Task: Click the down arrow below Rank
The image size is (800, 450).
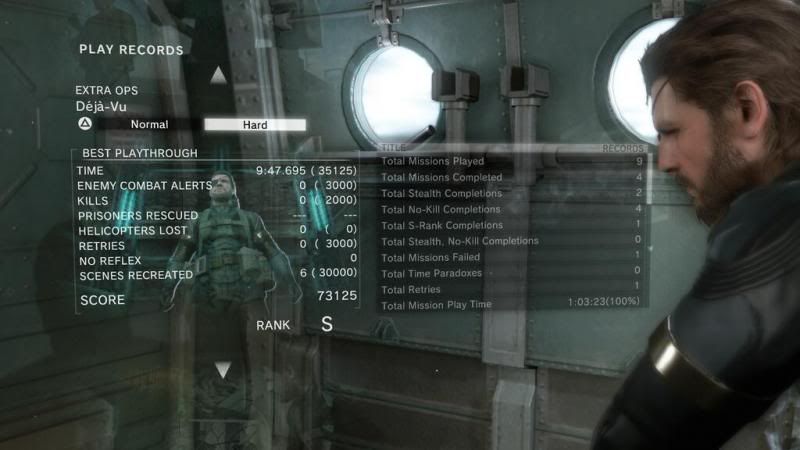Action: (x=222, y=369)
